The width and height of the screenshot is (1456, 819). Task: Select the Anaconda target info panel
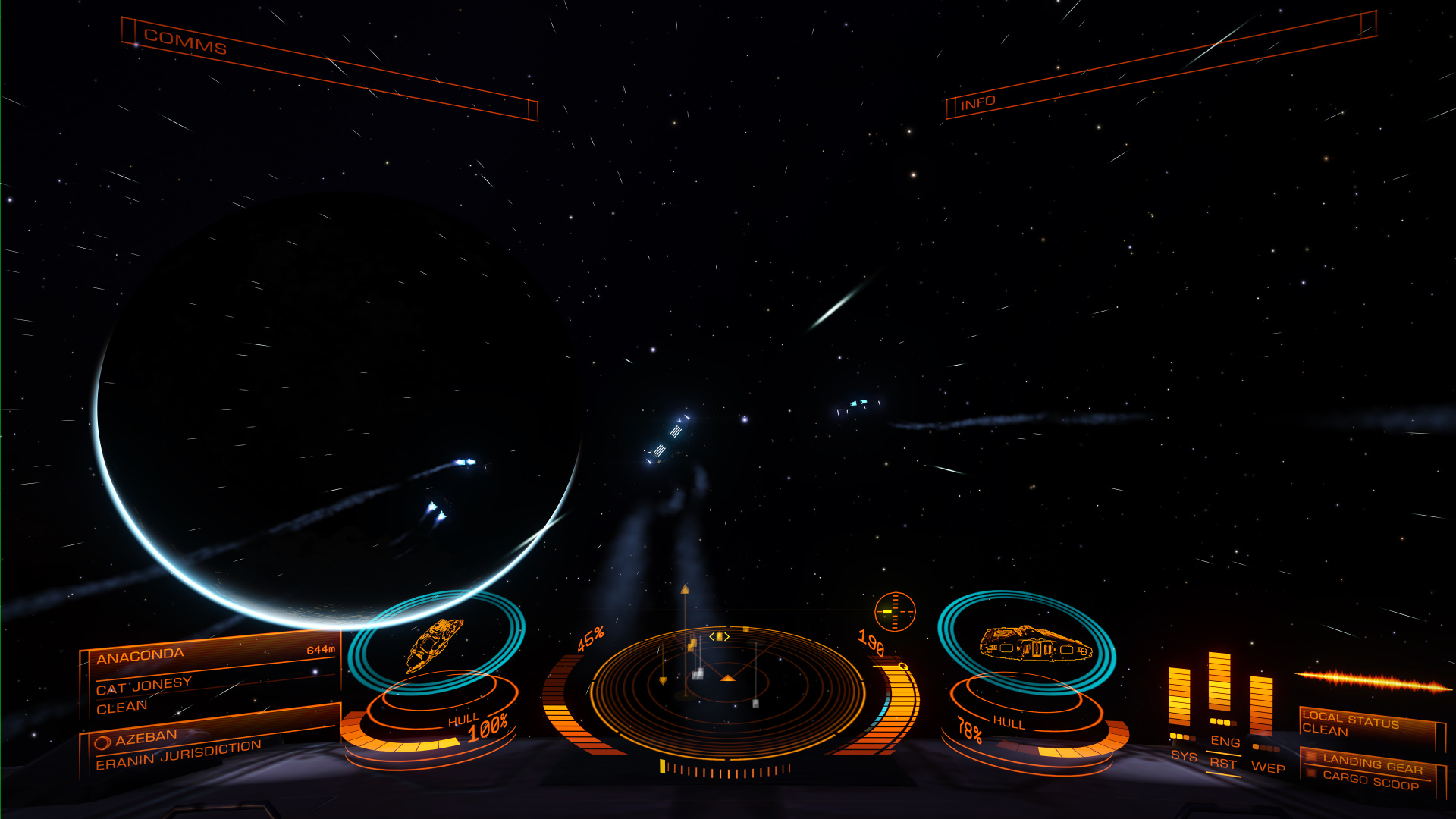coord(210,677)
